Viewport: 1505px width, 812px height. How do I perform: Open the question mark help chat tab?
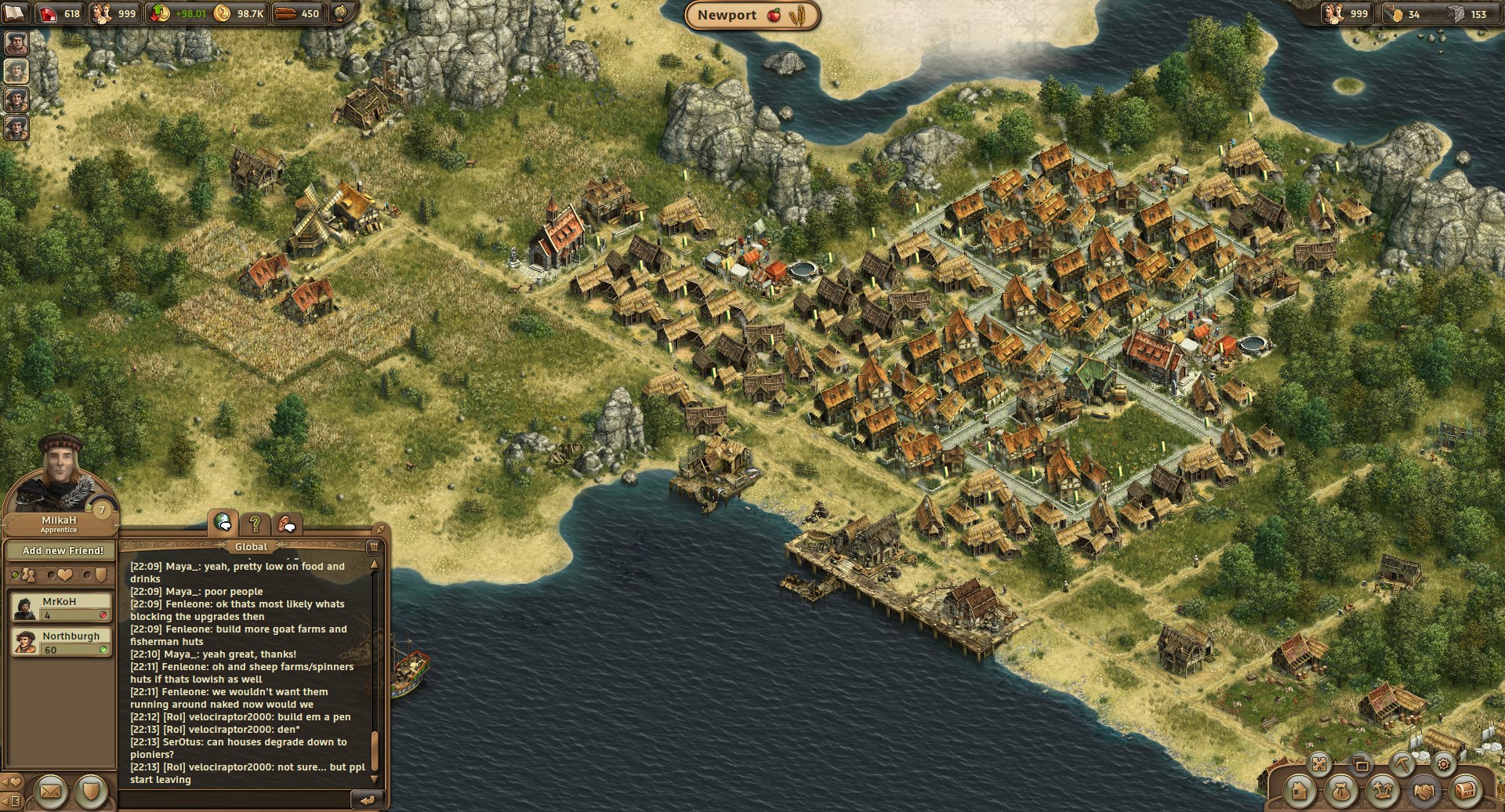point(256,523)
